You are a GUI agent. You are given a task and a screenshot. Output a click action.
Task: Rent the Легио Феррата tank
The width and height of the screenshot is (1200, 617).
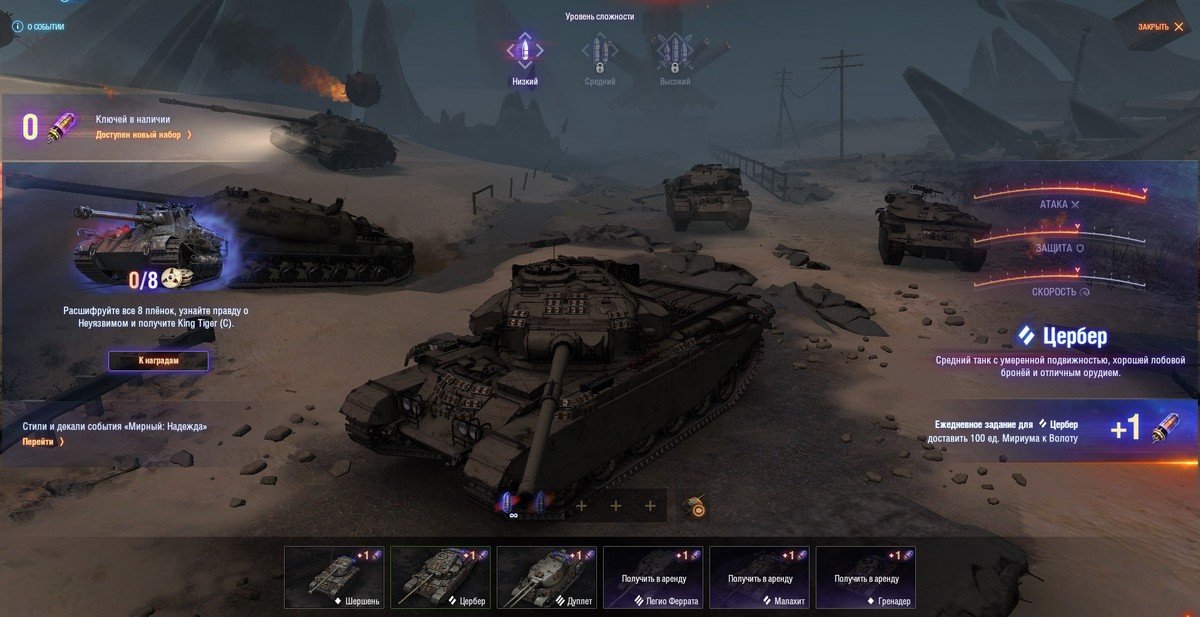653,577
